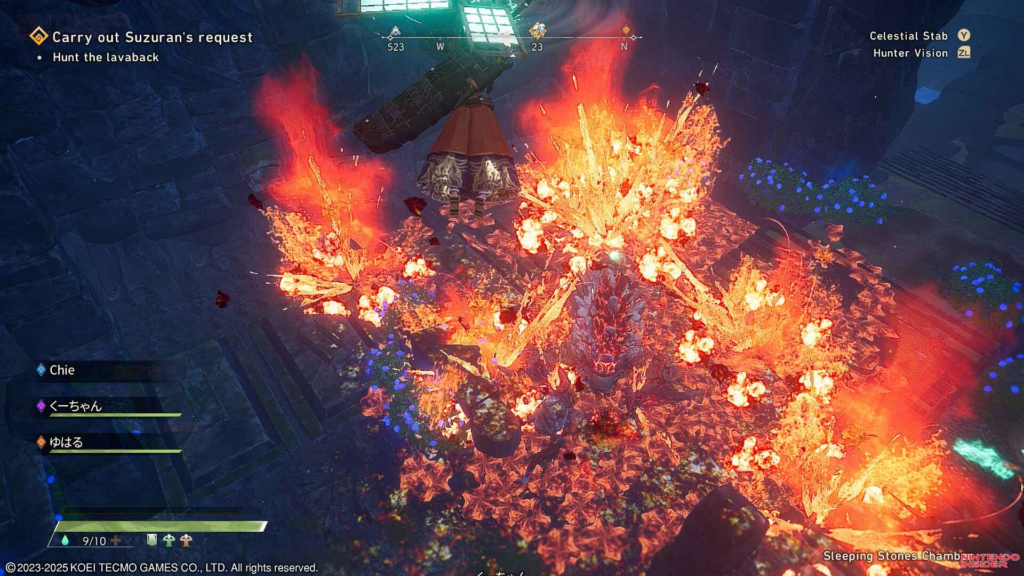Click the compass marker showing 23
Viewport: 1024px width, 576px height.
(537, 32)
